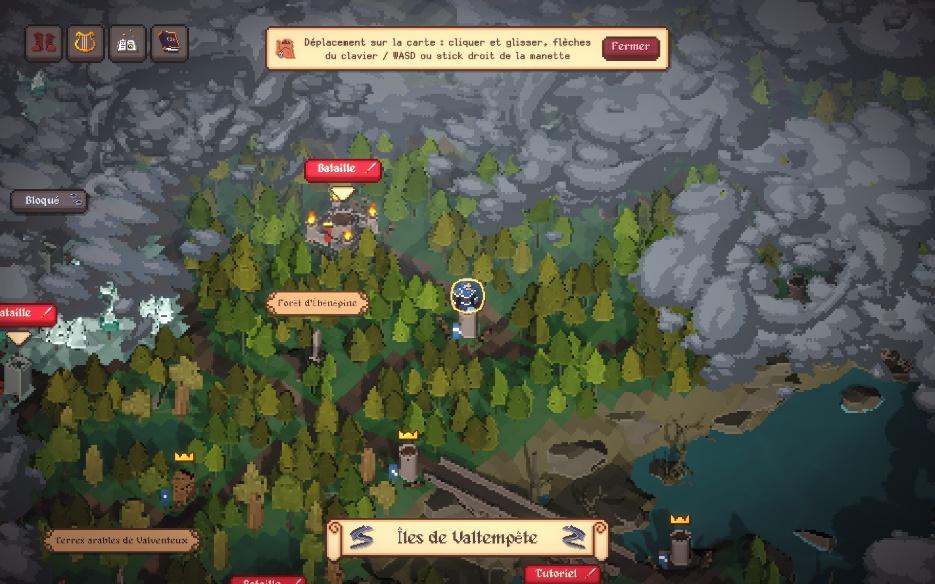Screen dimensions: 935x584
Task: Select the Bataille marker above the torch-lit castle
Action: tap(343, 169)
